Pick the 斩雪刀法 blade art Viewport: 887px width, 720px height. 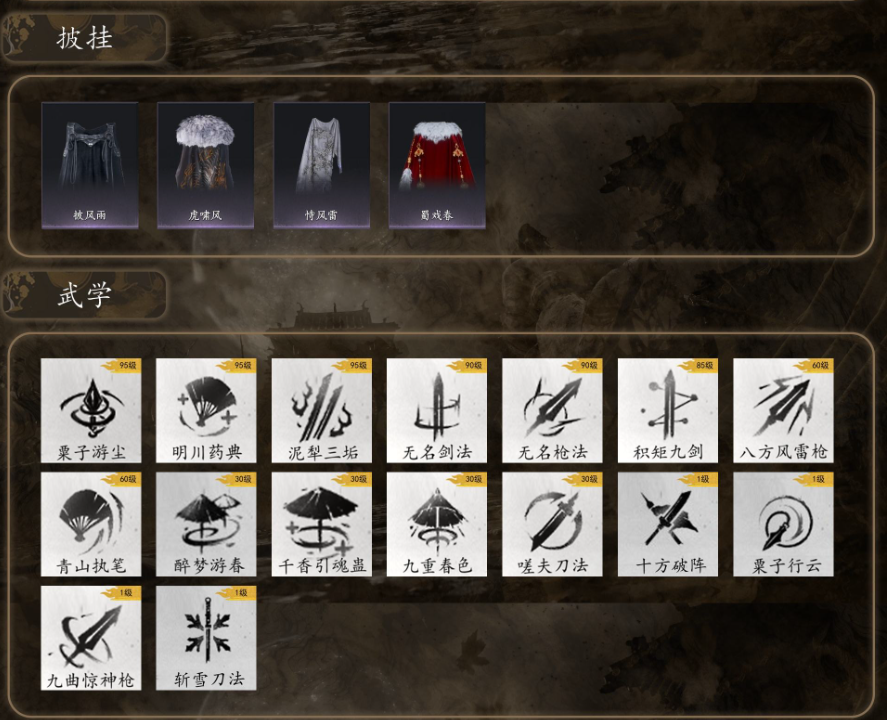[206, 638]
